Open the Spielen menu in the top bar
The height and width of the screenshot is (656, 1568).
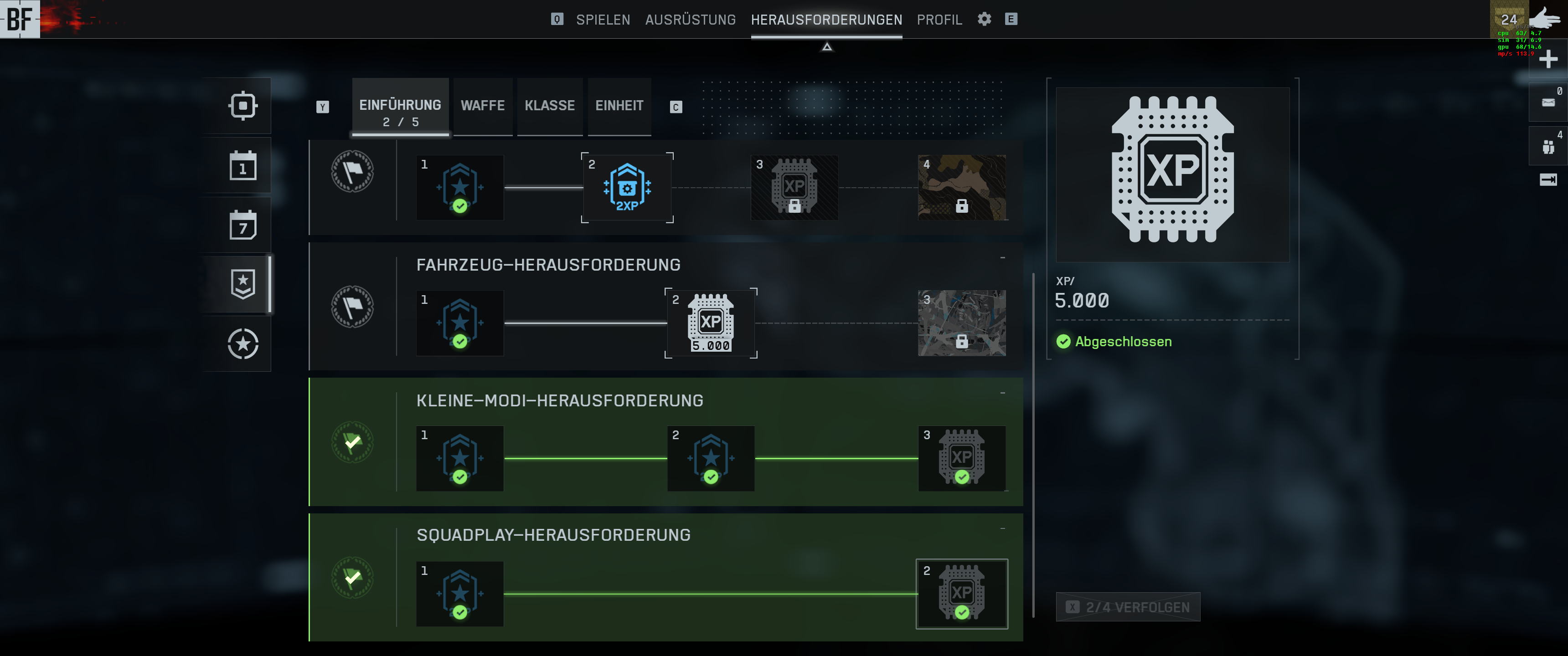(603, 19)
